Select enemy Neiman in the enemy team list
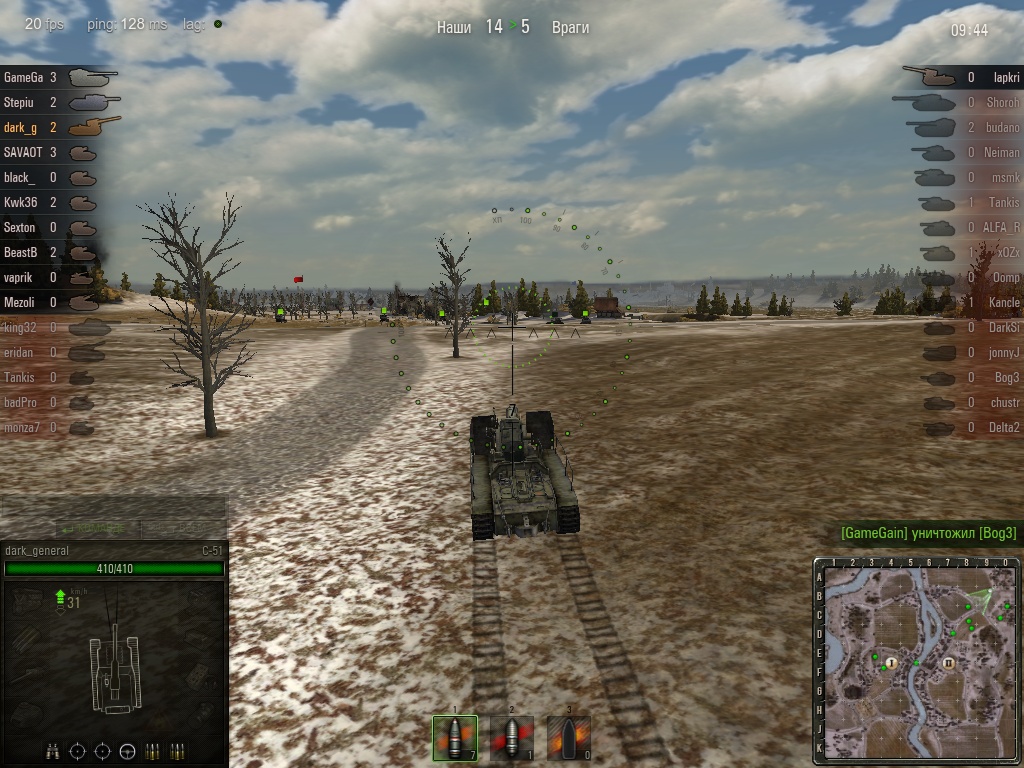The width and height of the screenshot is (1024, 768). pos(990,152)
